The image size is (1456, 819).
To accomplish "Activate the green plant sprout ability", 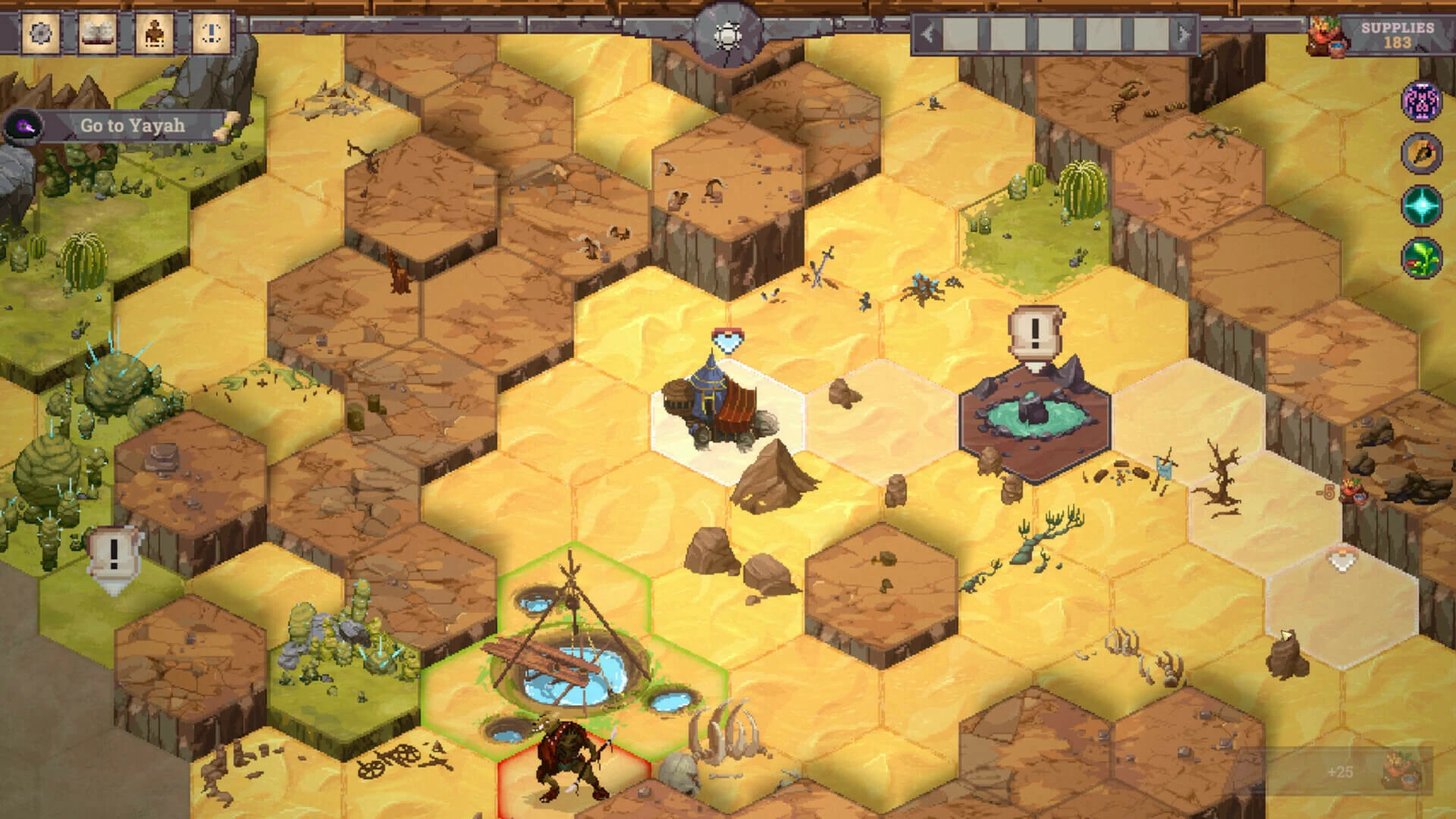I will [x=1421, y=257].
